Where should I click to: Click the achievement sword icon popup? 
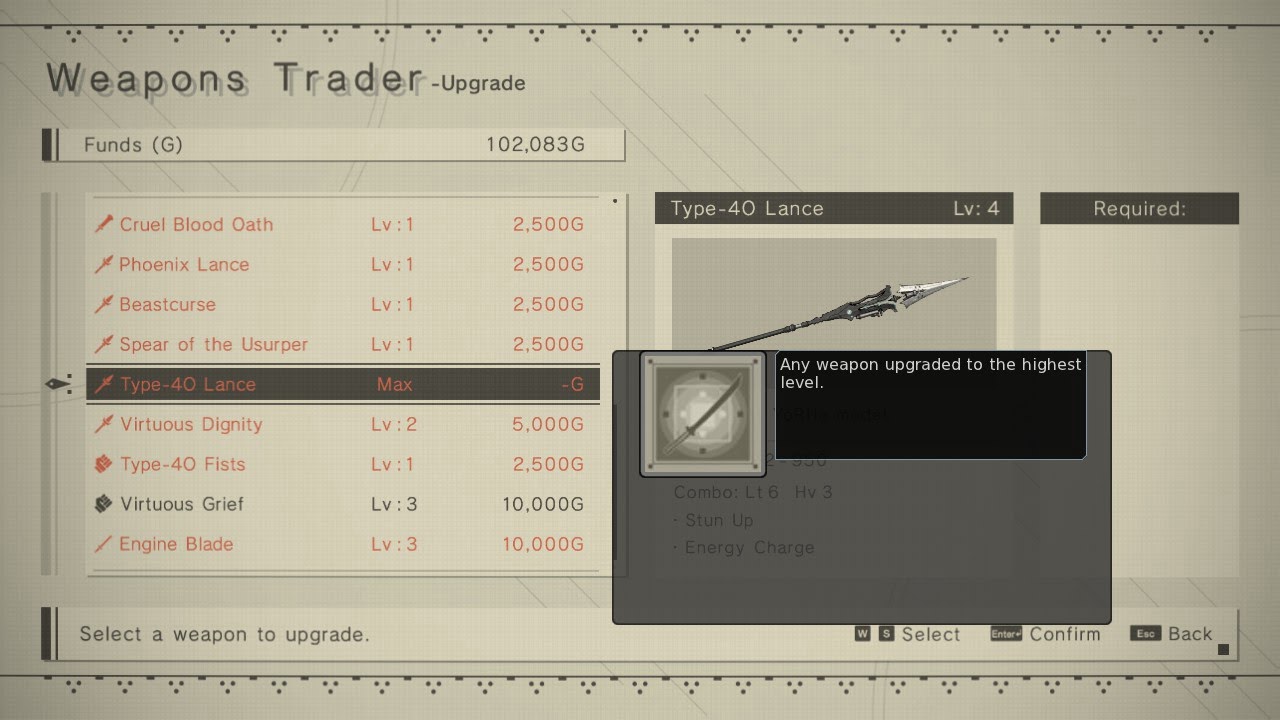coord(702,414)
